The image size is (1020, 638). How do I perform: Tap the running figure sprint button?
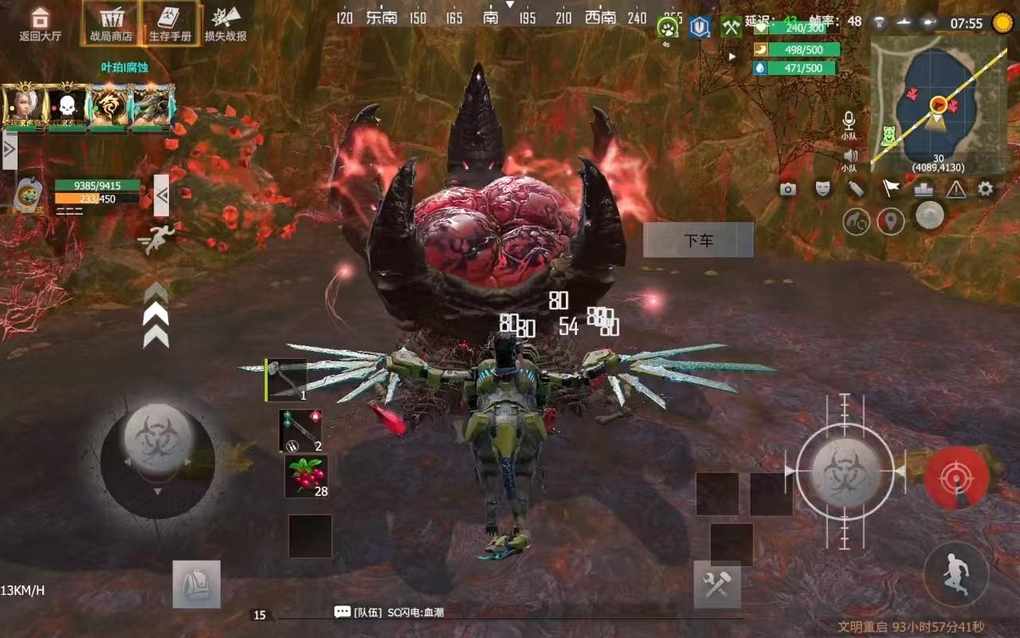(x=956, y=574)
